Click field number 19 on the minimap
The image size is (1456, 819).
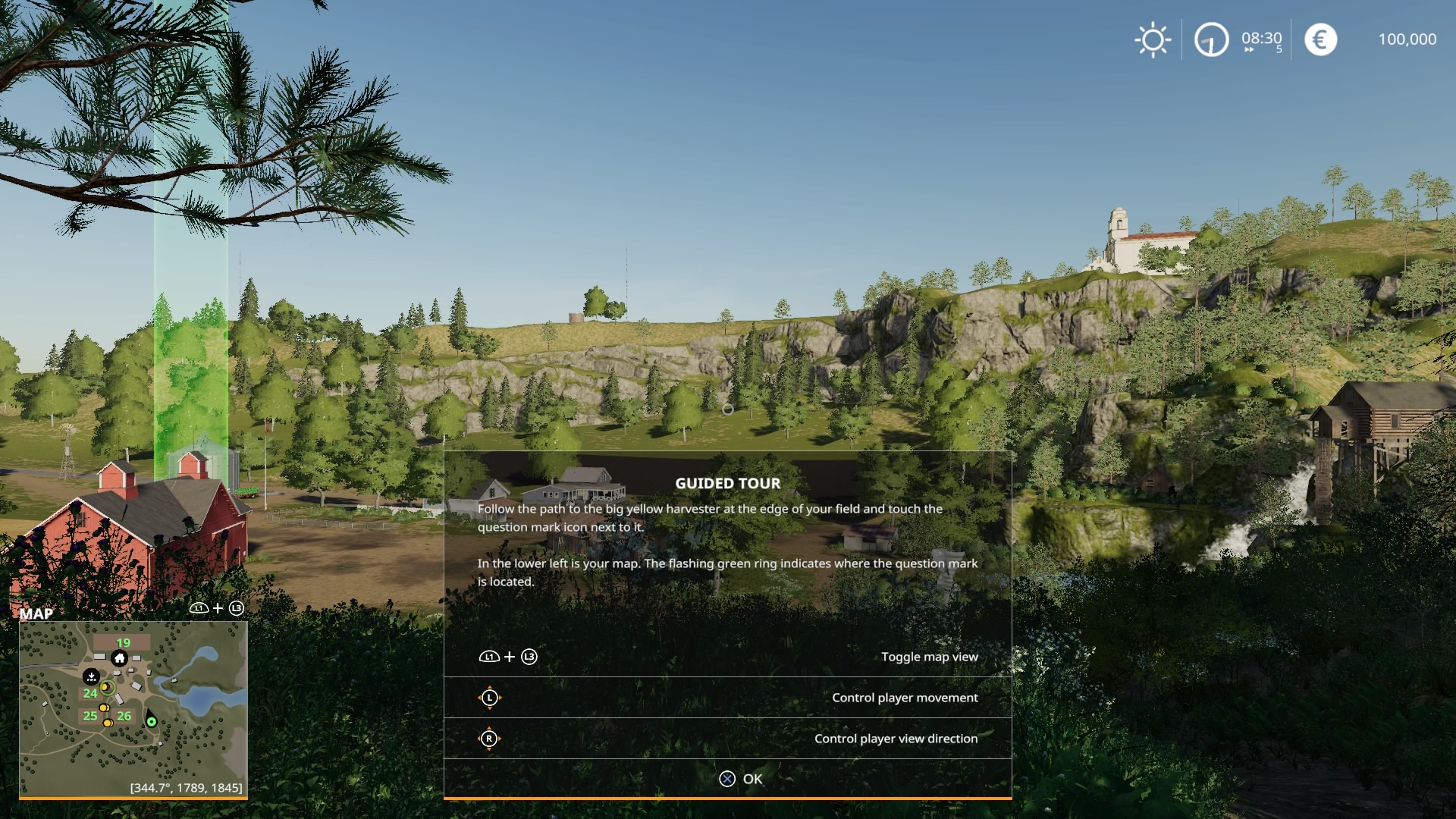tap(123, 642)
